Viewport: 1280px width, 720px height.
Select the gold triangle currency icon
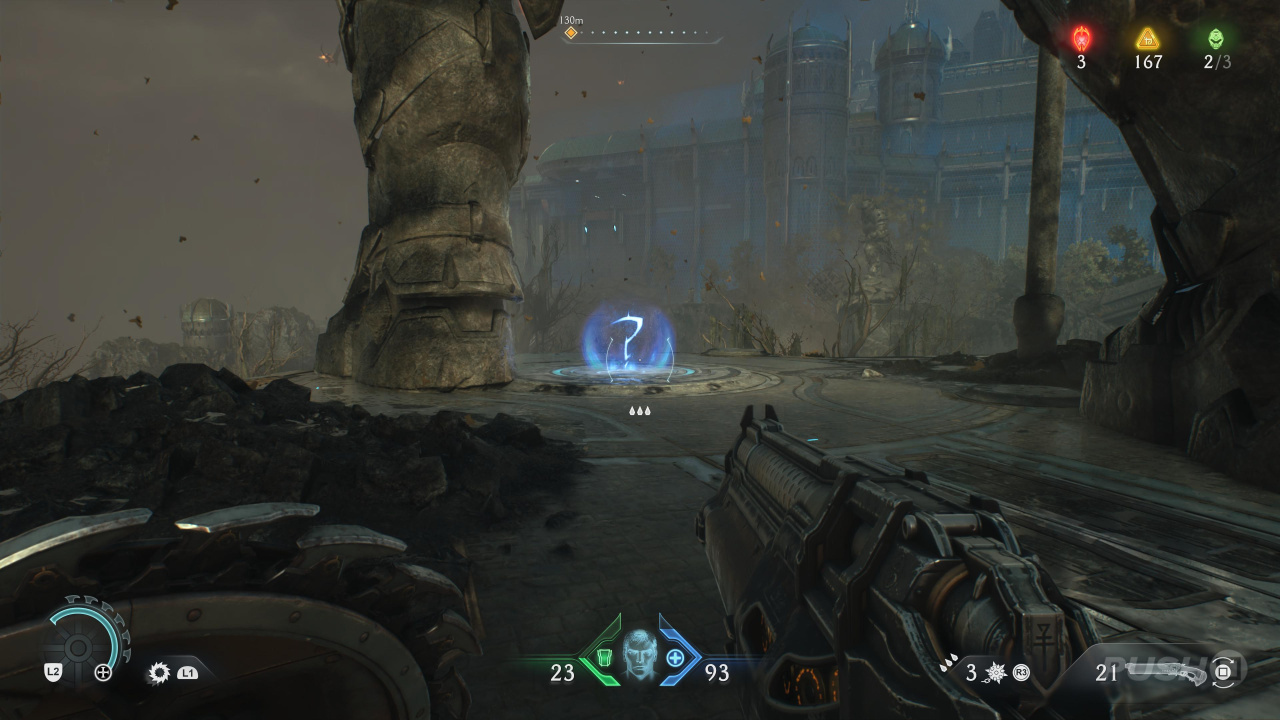[1147, 39]
